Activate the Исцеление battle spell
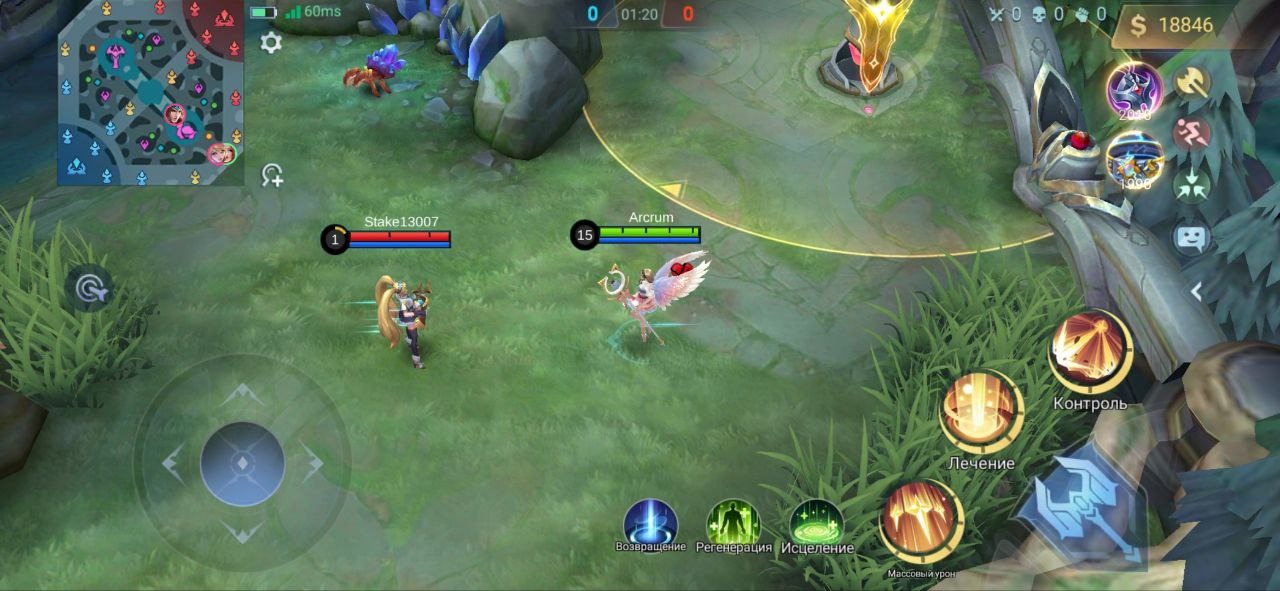Screen dimensions: 1280x591 (x=816, y=522)
